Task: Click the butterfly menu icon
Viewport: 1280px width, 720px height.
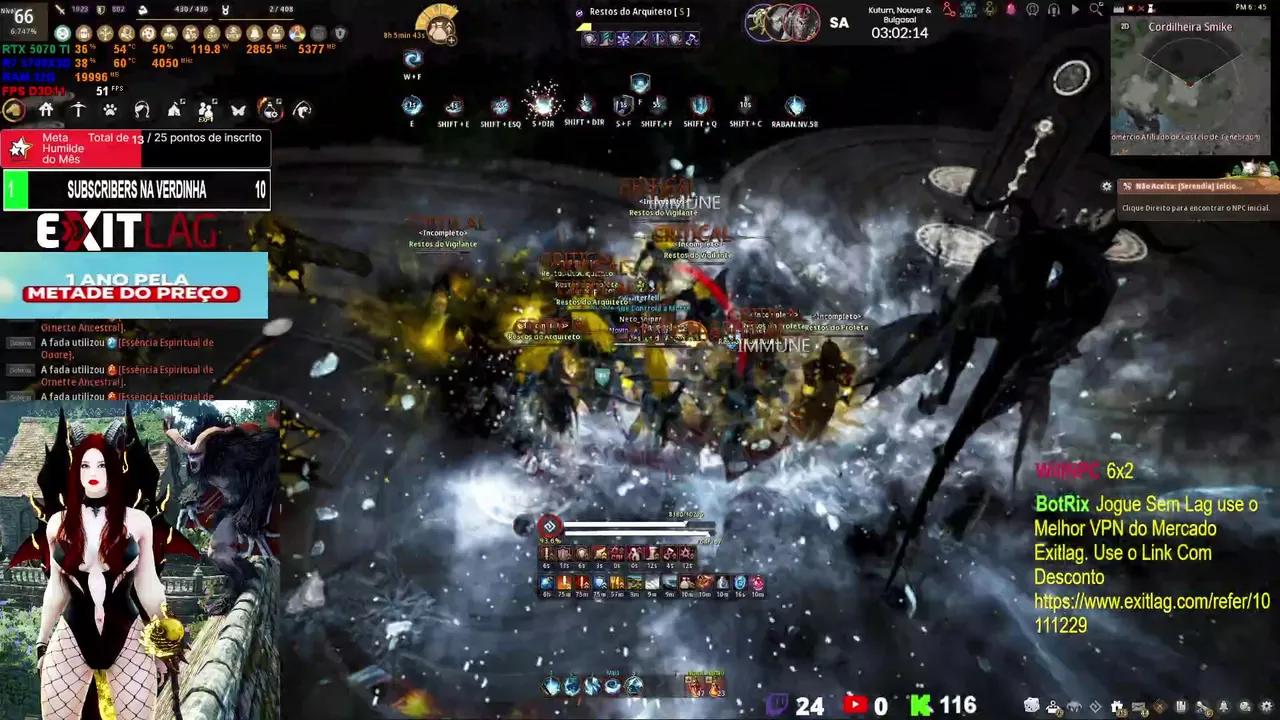Action: tap(238, 110)
